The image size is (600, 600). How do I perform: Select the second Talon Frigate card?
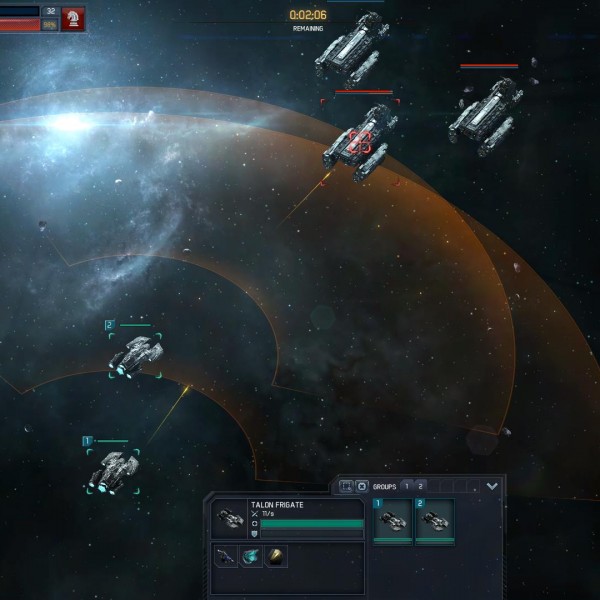(434, 521)
